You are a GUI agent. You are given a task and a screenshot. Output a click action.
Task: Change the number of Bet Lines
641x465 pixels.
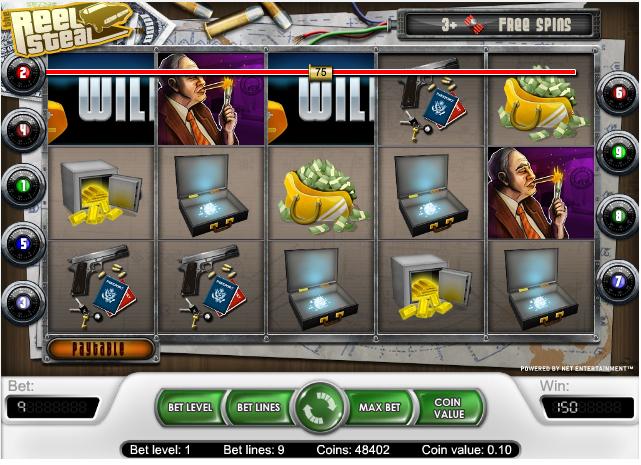[x=257, y=408]
